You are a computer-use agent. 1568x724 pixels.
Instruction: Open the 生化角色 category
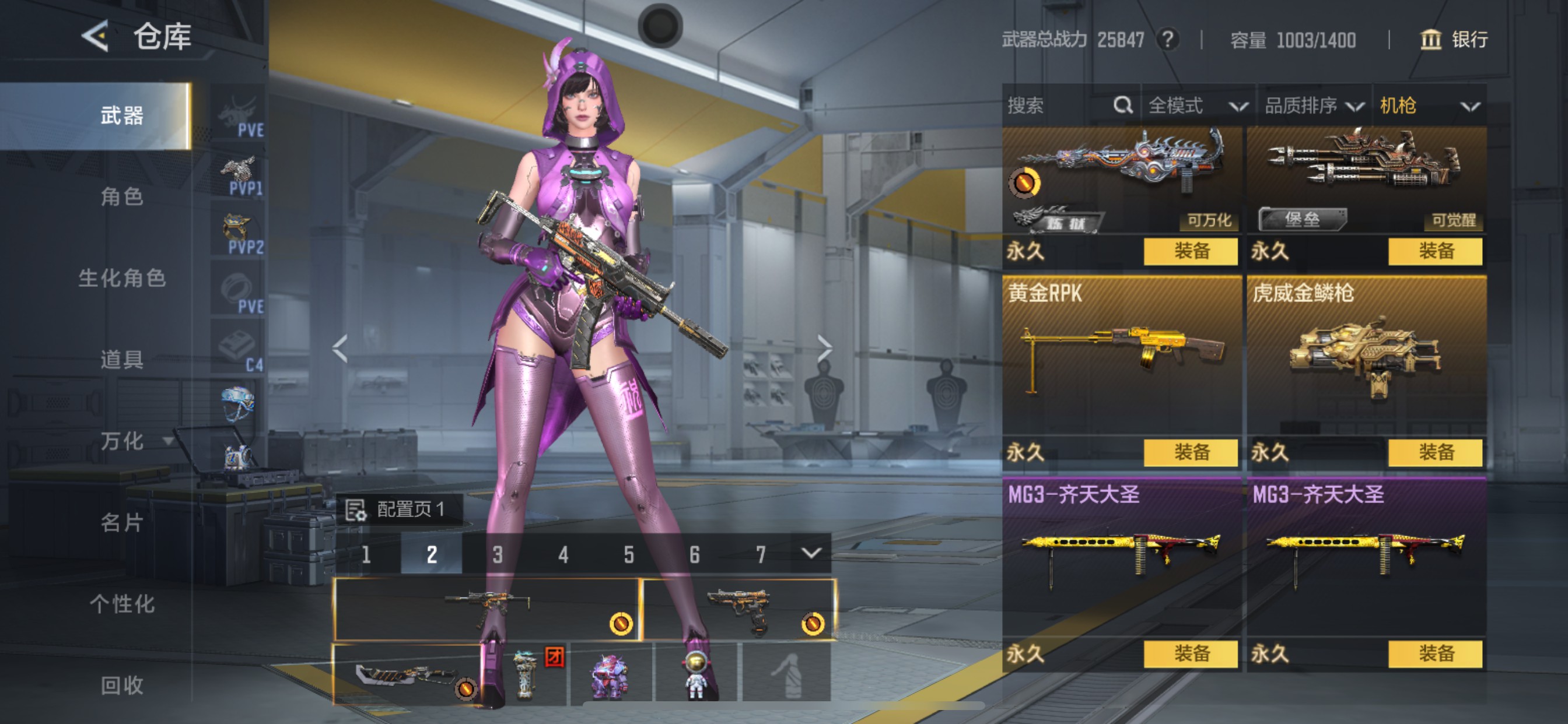click(122, 278)
